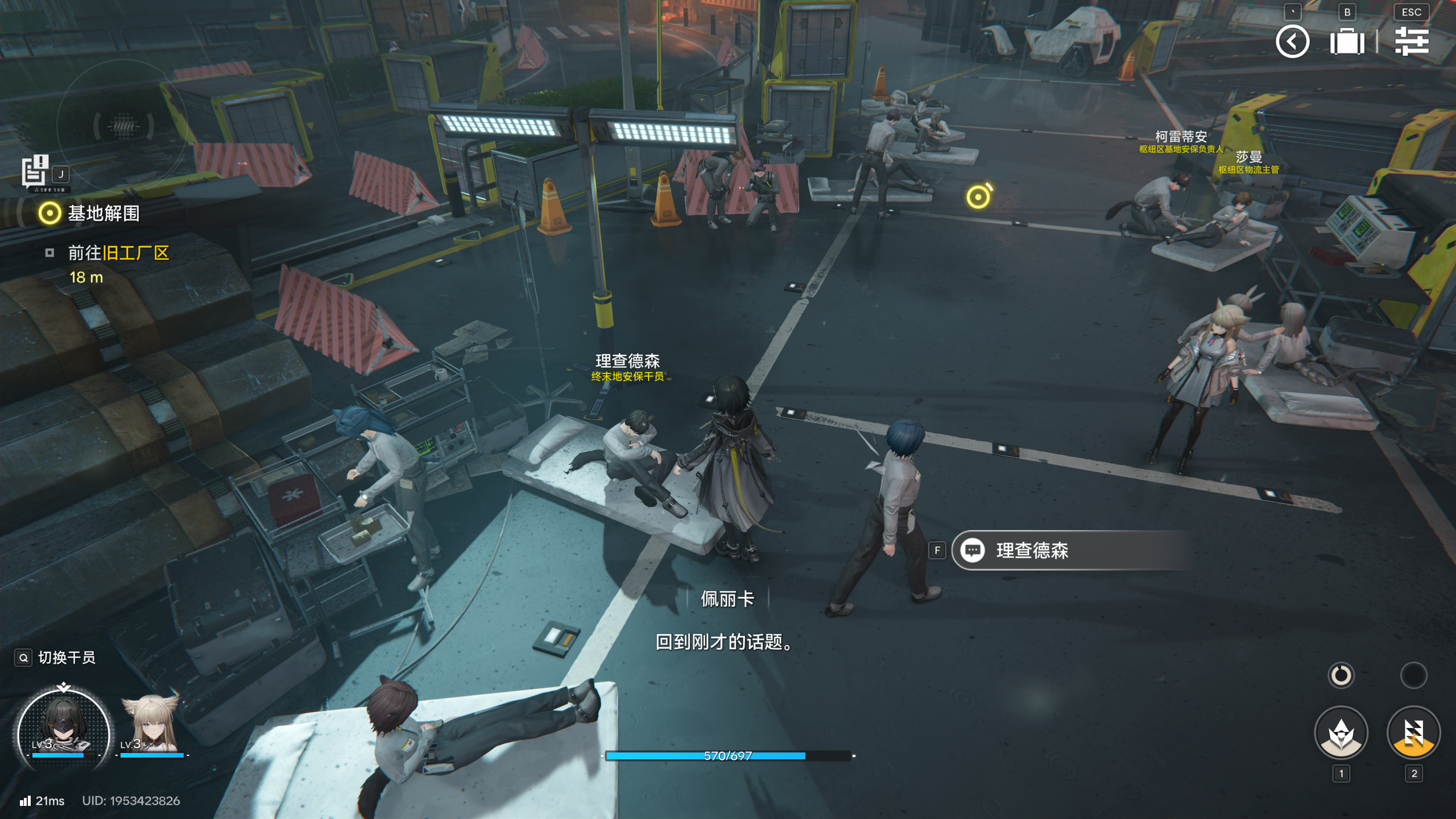Open the mission log icon
Viewport: 1456px width, 819px height.
(x=35, y=171)
